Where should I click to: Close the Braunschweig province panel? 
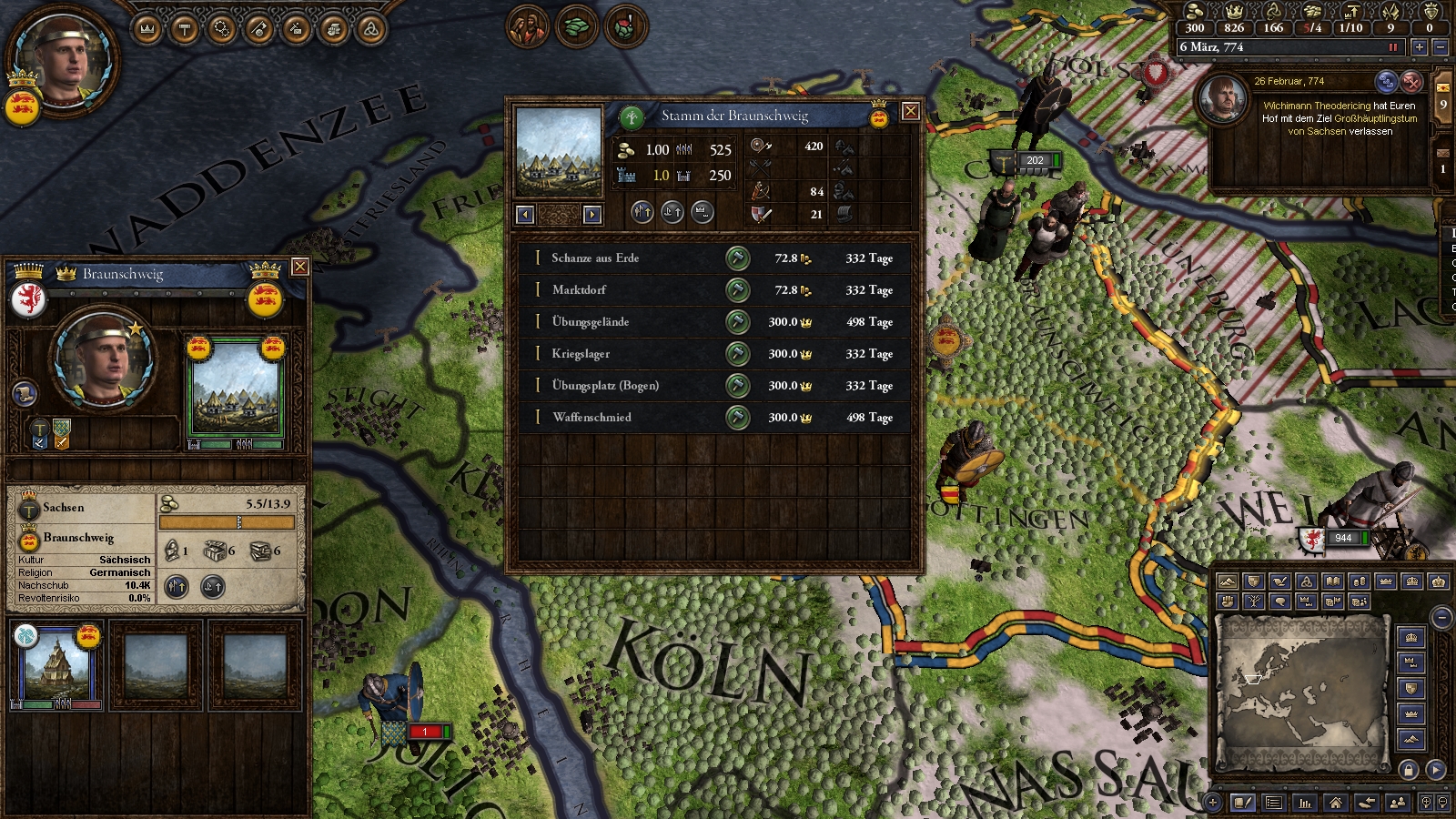[x=299, y=267]
